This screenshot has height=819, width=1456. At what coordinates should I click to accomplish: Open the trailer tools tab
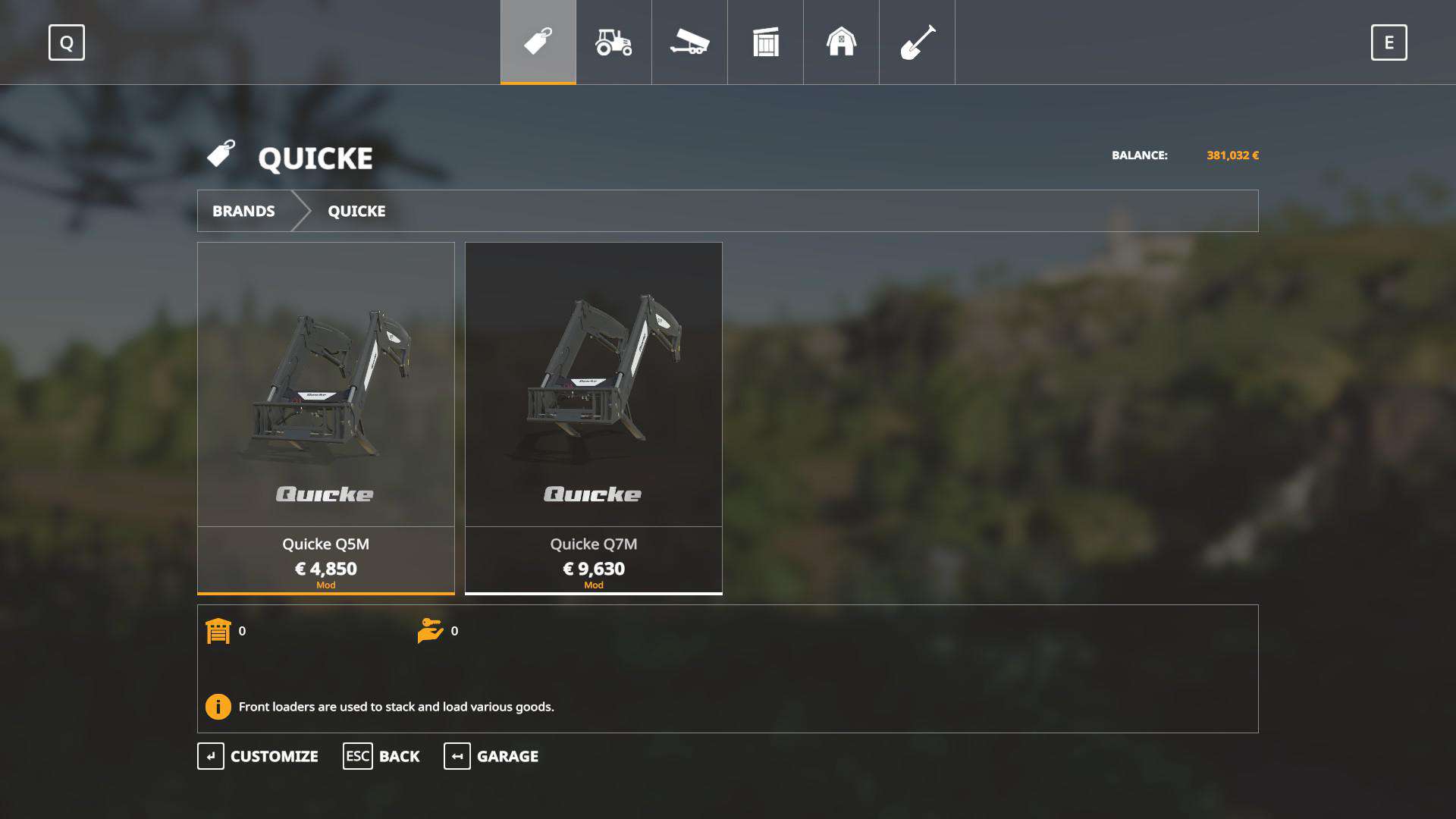pyautogui.click(x=689, y=42)
